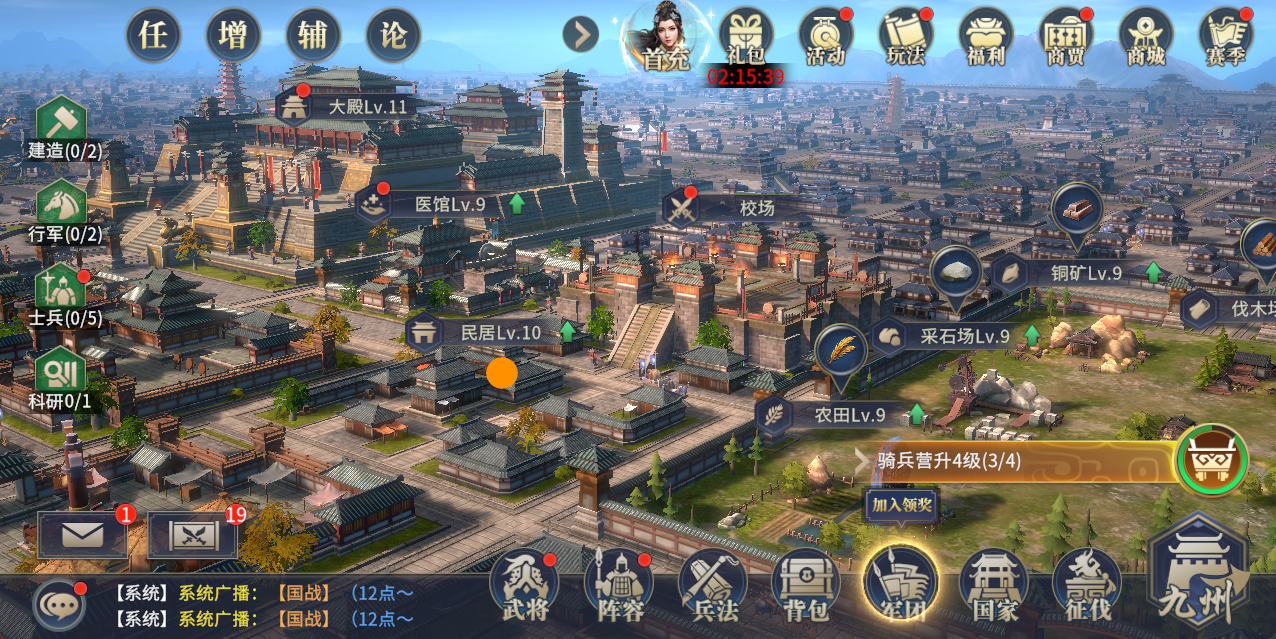Open the 福利 welfare menu
Image resolution: width=1276 pixels, height=639 pixels.
pyautogui.click(x=985, y=36)
